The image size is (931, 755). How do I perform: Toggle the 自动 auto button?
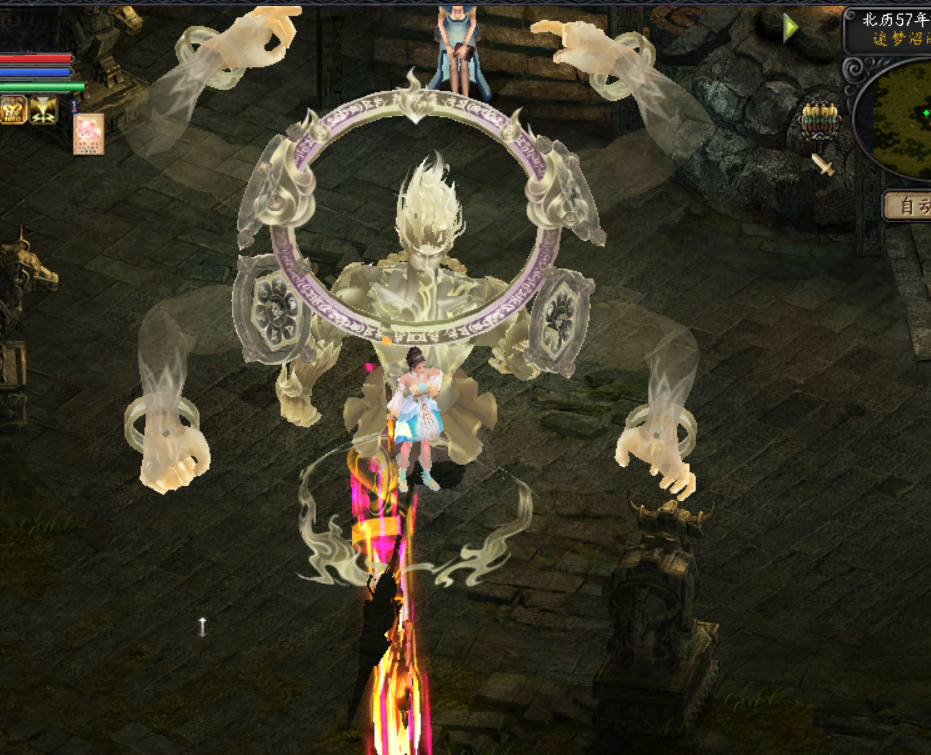click(x=908, y=206)
